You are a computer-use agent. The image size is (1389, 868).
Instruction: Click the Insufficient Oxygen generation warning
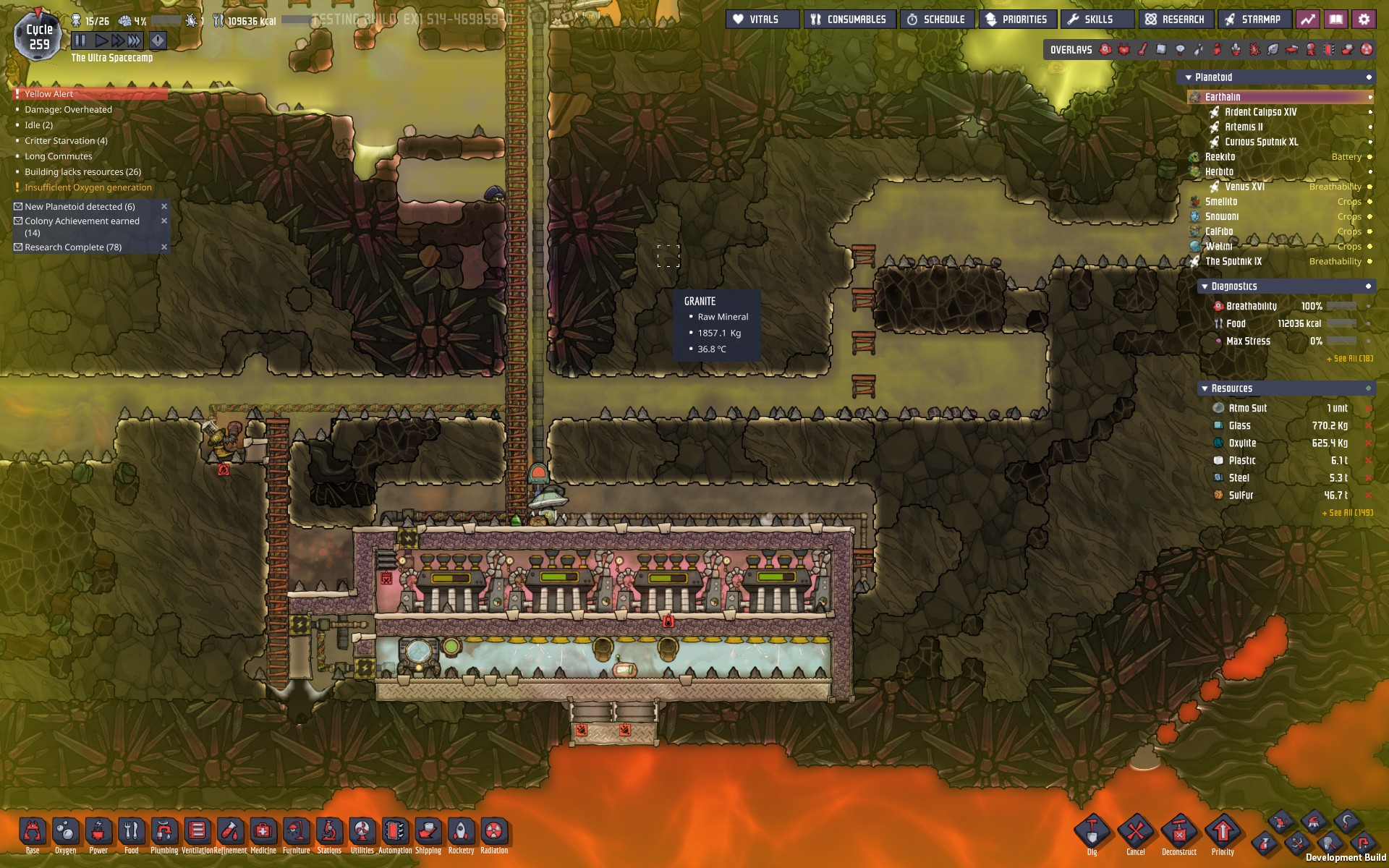[x=88, y=187]
